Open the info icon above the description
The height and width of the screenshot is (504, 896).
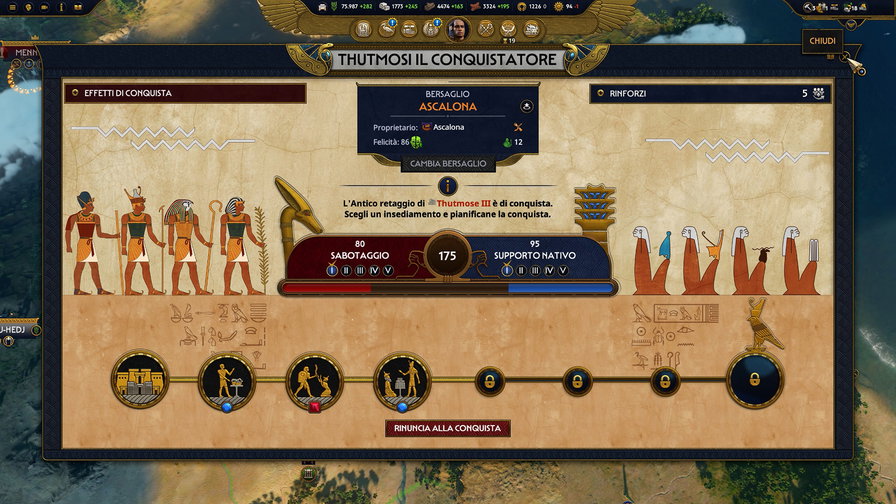[x=448, y=186]
